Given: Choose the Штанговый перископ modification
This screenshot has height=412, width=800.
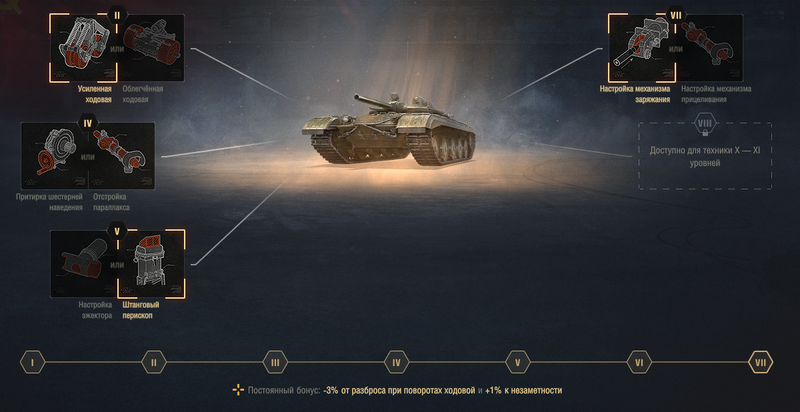Looking at the screenshot, I should tap(152, 265).
